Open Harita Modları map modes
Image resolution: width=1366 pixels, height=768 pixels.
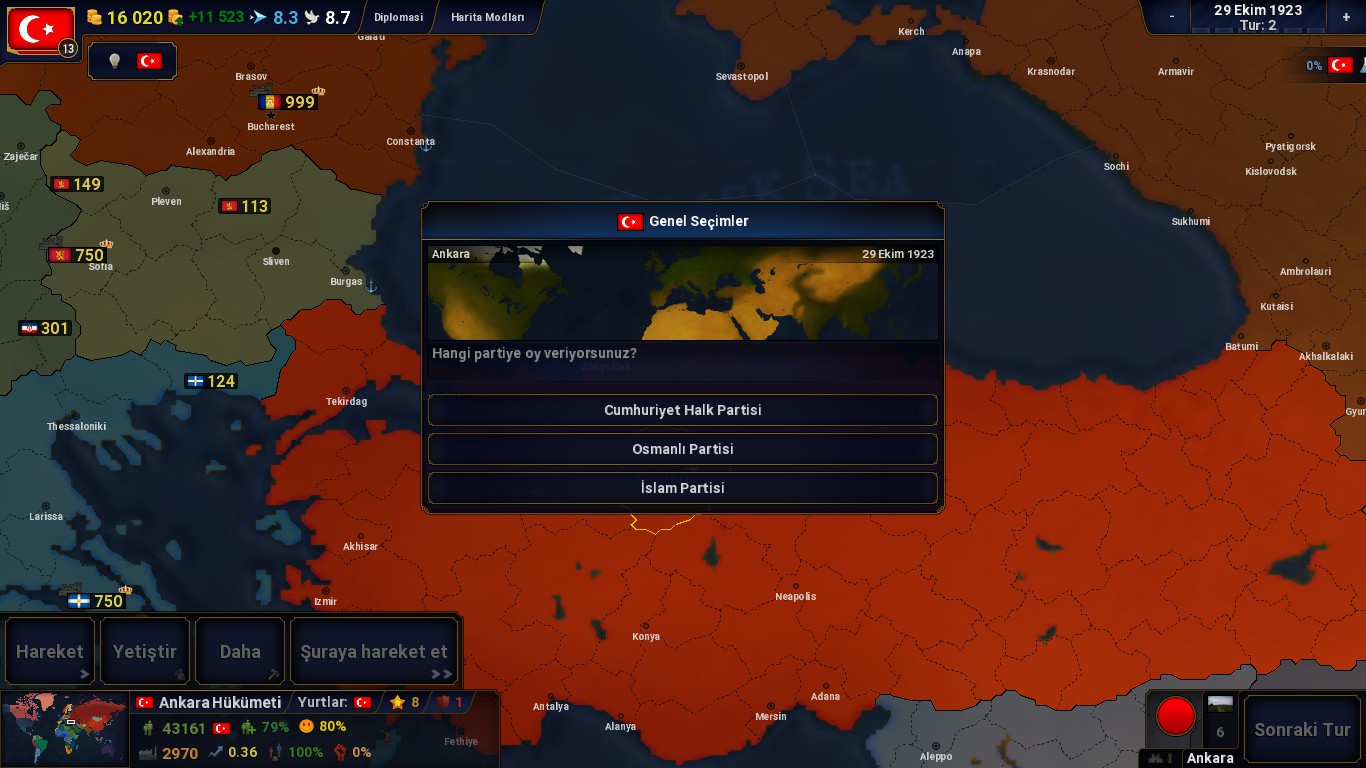click(x=487, y=17)
